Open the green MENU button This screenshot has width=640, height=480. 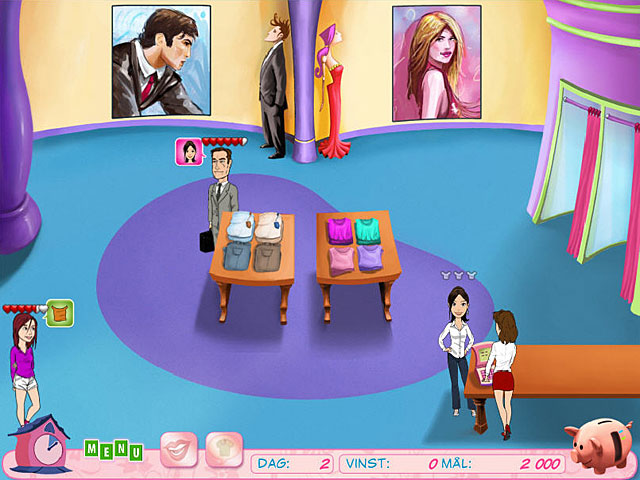tap(113, 450)
